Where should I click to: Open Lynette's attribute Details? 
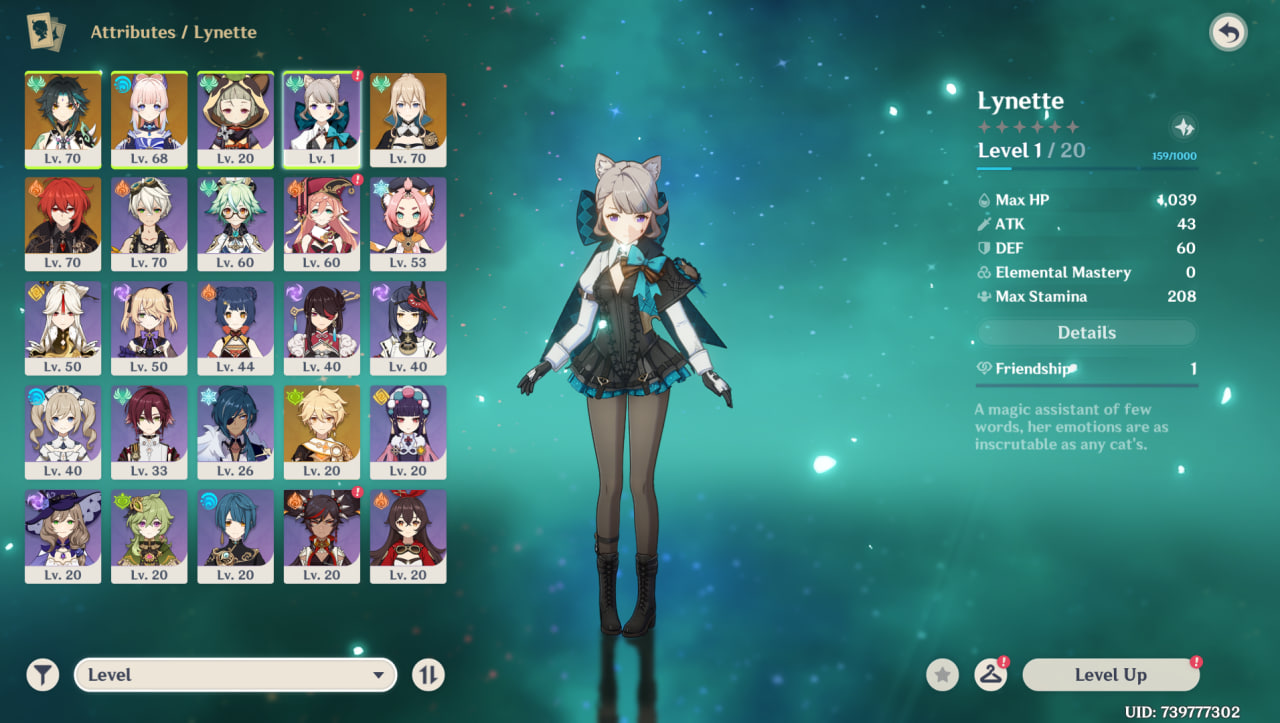(1086, 333)
